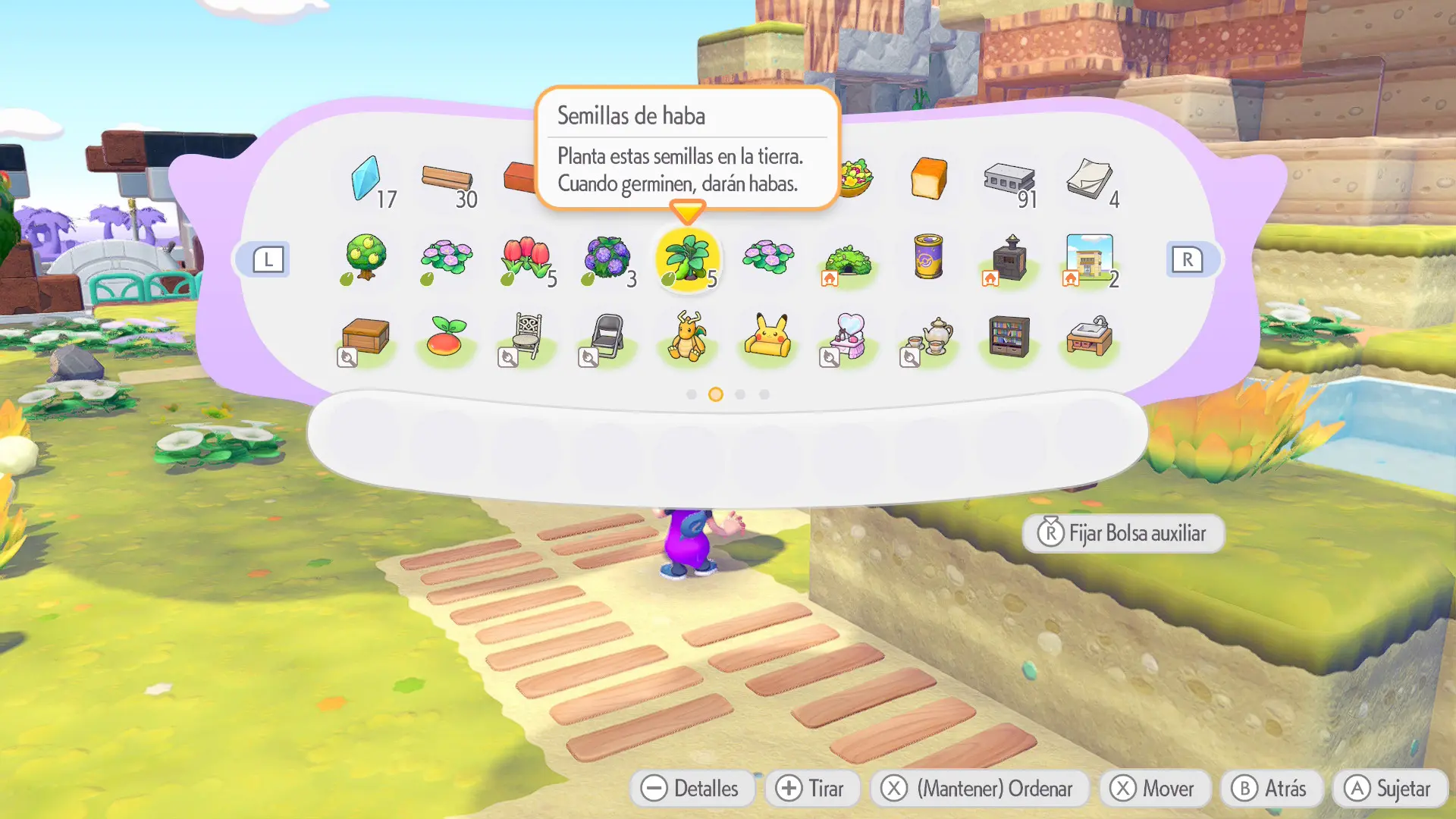Image resolution: width=1456 pixels, height=819 pixels.
Task: Select the Pikachu sofa furniture
Action: coord(767,337)
